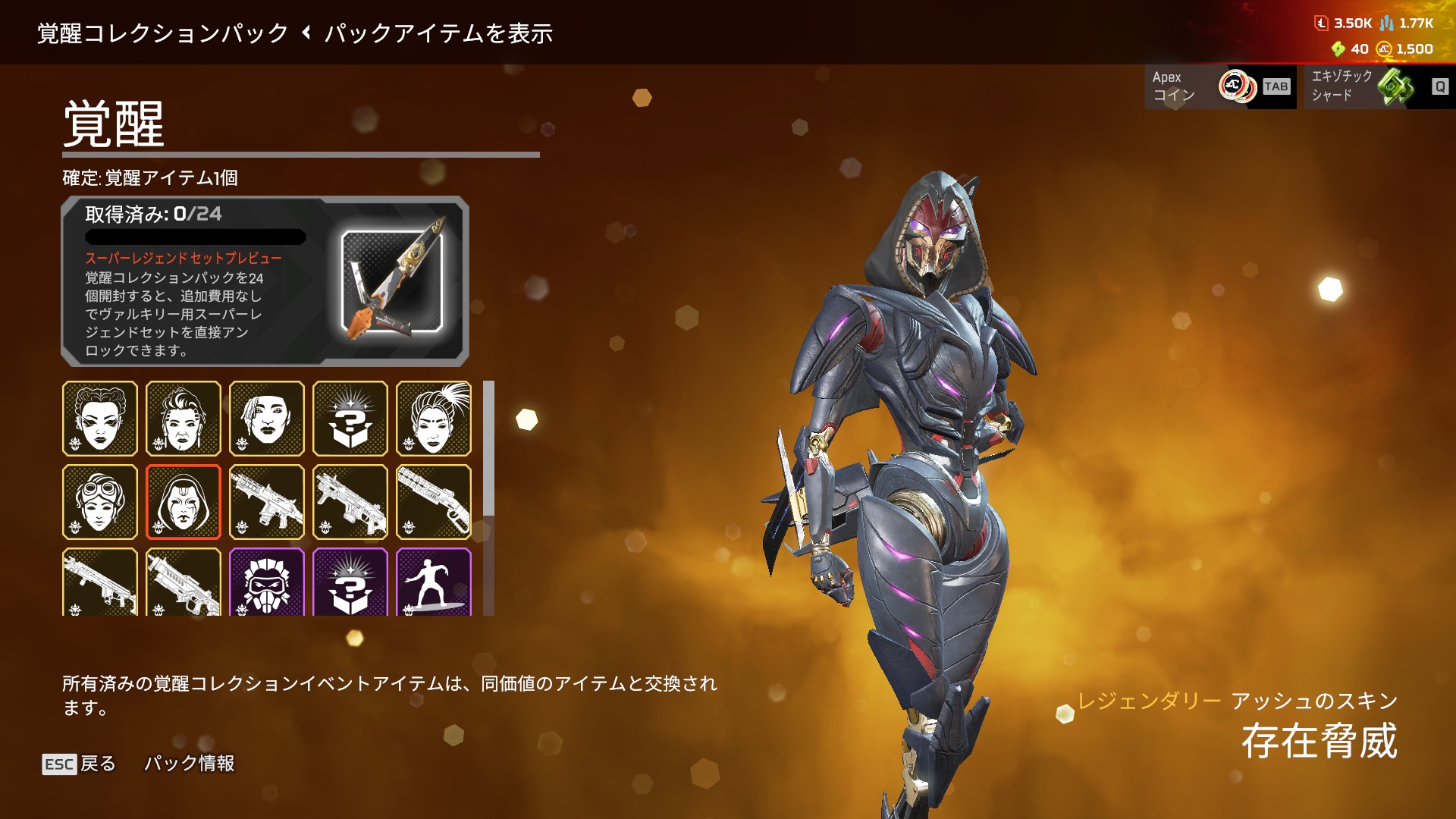Select the purple masked-face item tile
Viewport: 1456px width, 819px height.
point(267,582)
